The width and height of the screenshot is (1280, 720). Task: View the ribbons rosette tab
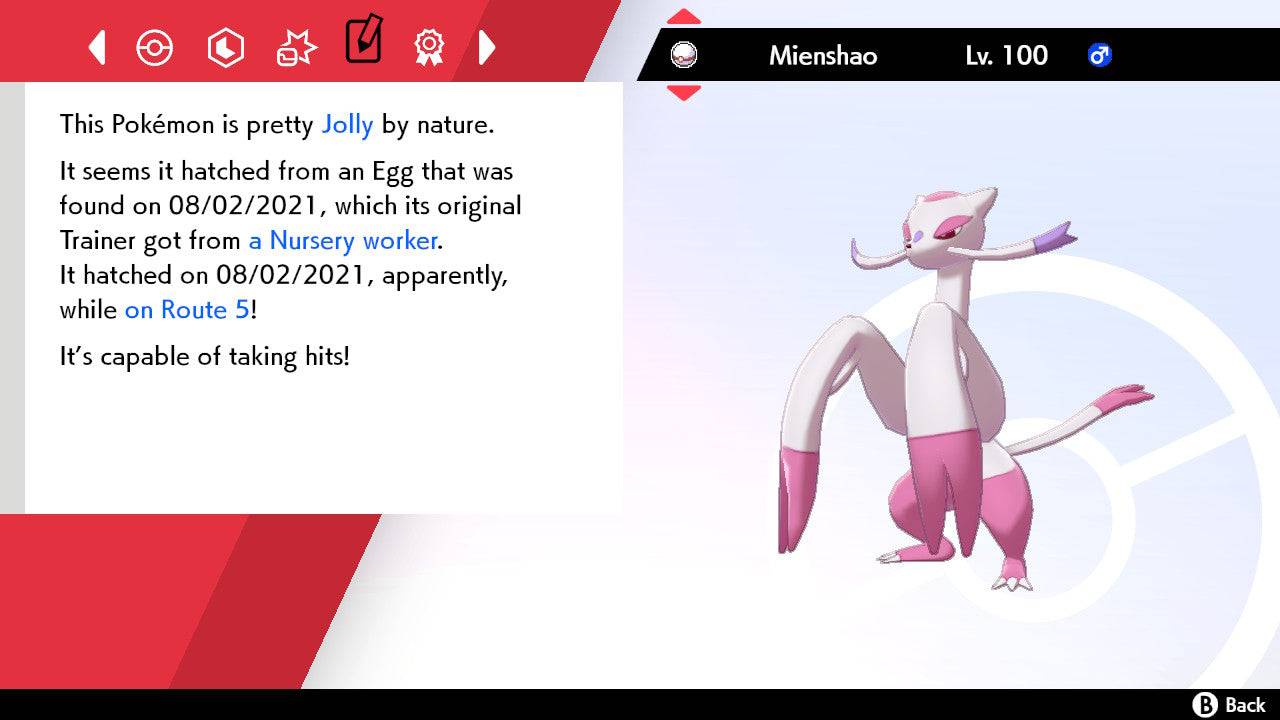(429, 47)
